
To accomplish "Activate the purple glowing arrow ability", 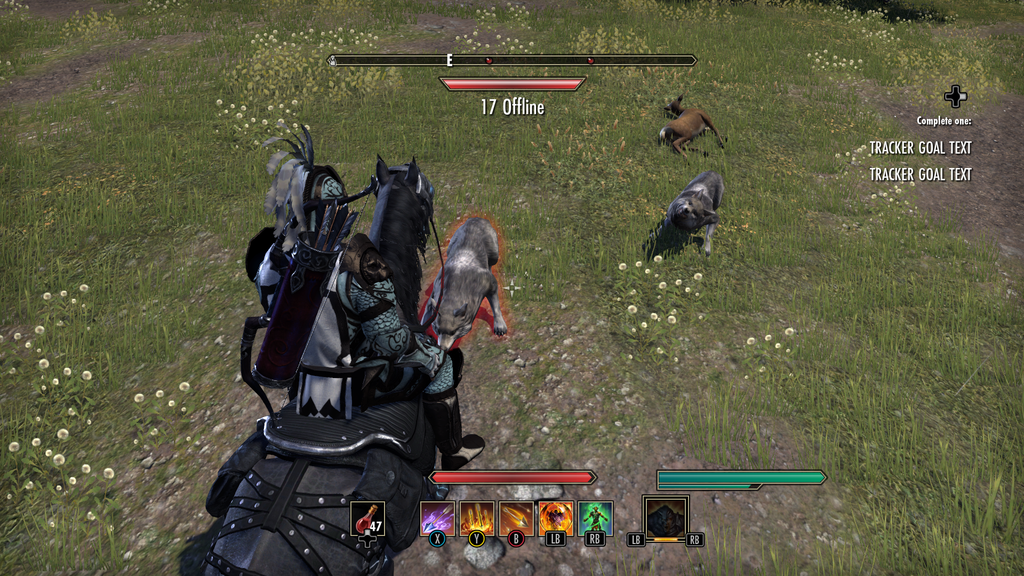I will [437, 518].
